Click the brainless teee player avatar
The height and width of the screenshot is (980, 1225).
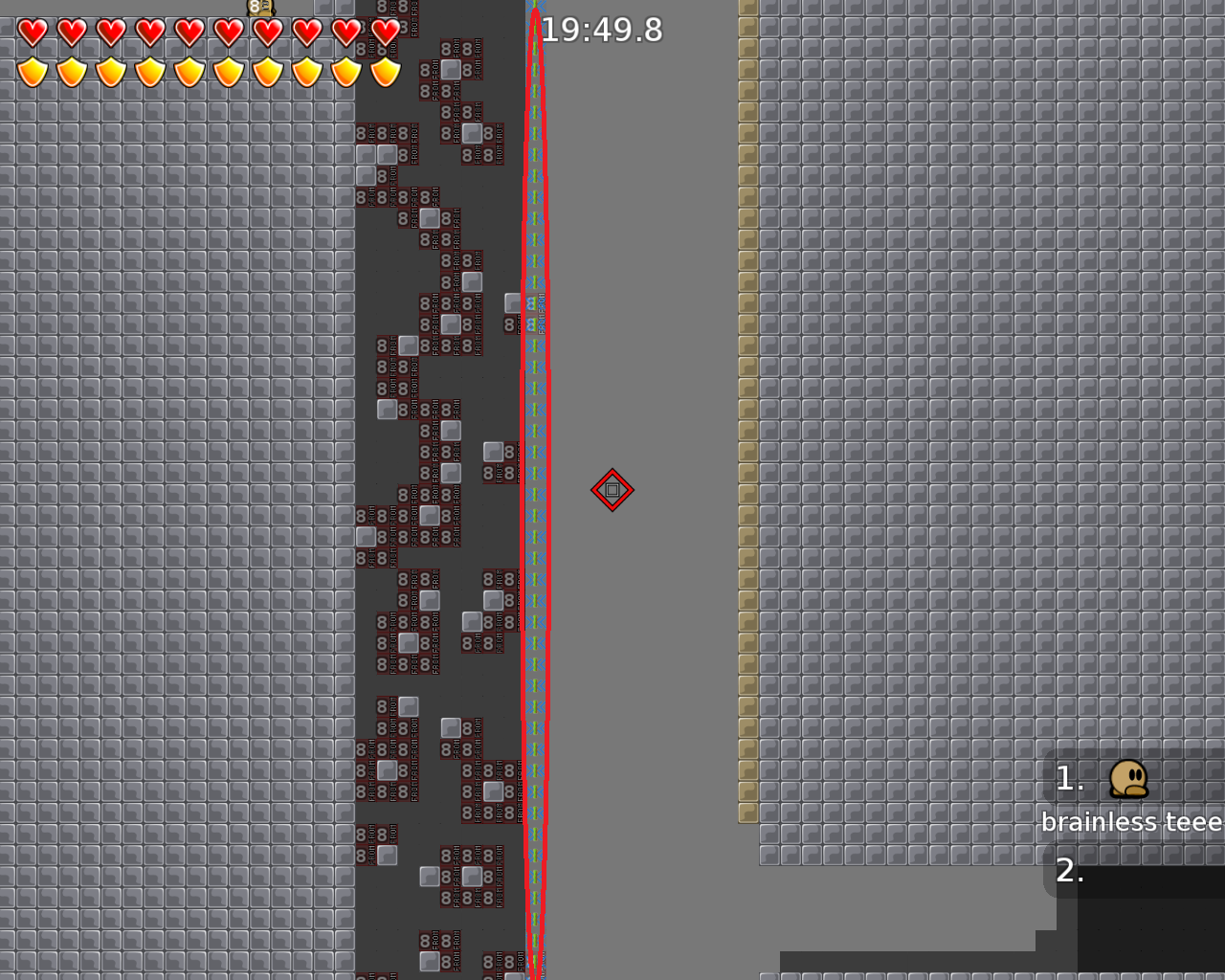[1129, 780]
